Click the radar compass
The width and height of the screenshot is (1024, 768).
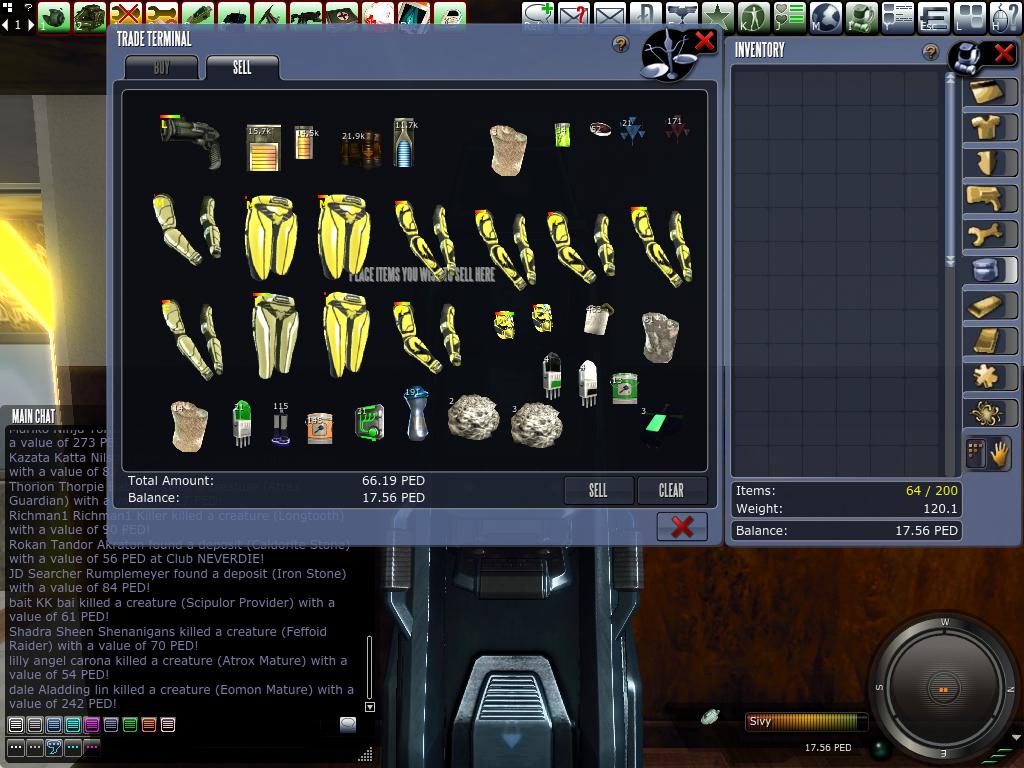[944, 689]
